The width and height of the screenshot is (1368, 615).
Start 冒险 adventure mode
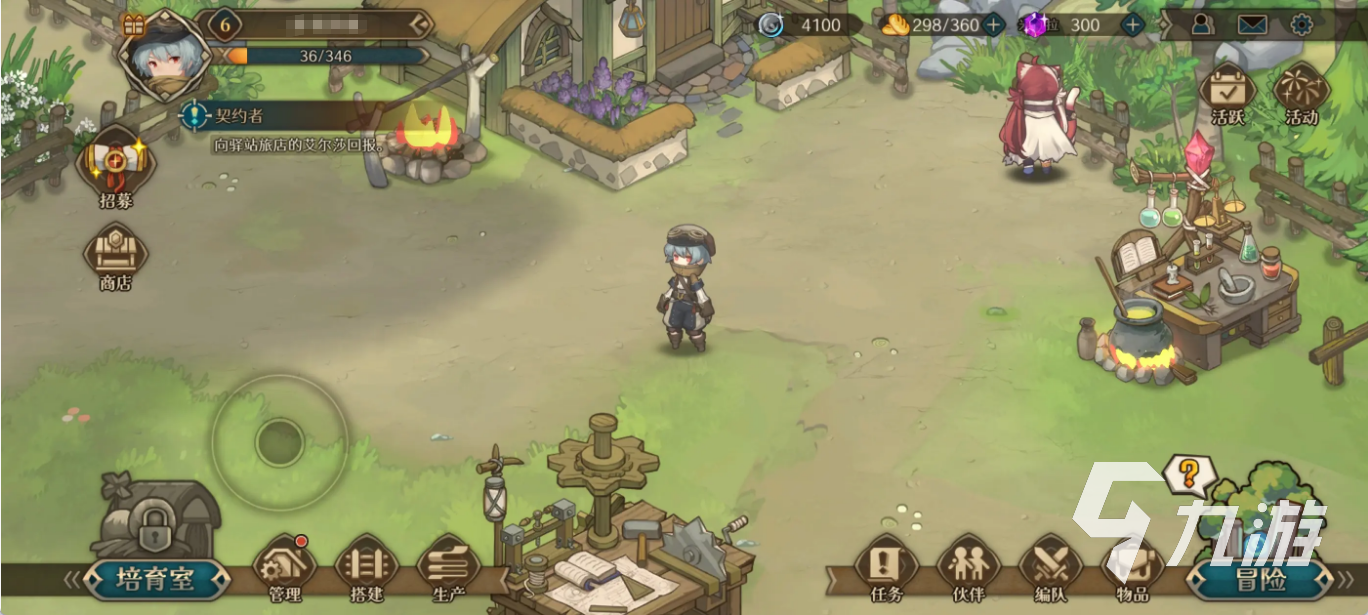click(x=1260, y=579)
